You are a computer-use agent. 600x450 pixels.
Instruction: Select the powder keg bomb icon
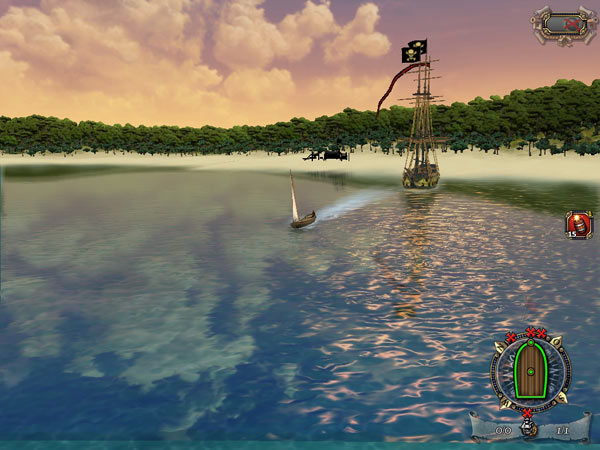(579, 224)
